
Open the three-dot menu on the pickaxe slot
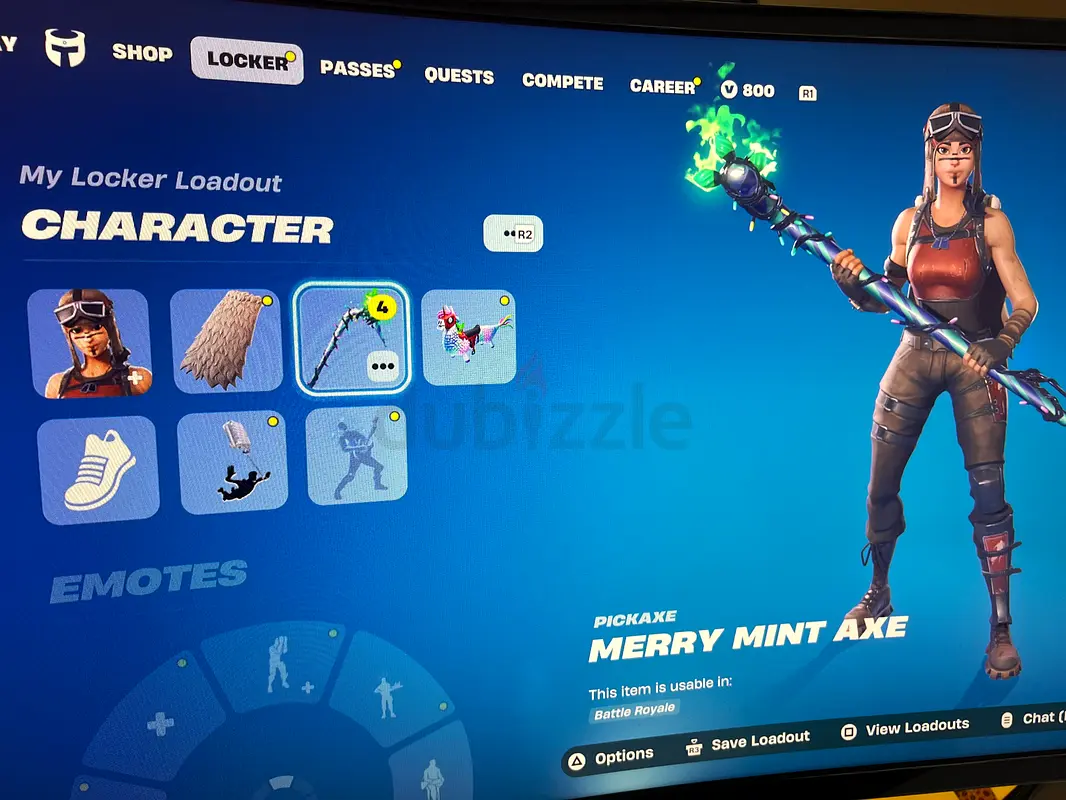383,366
